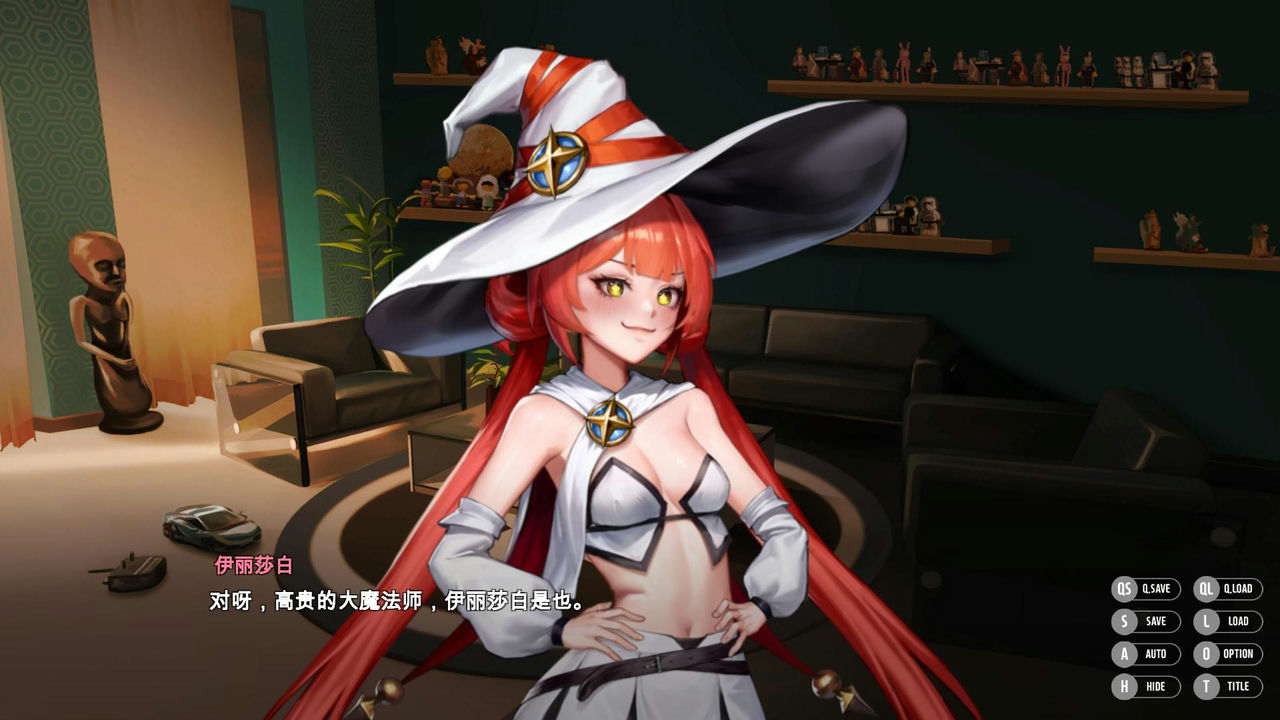Click the witch character sprite
The image size is (1280, 720).
coord(630,400)
